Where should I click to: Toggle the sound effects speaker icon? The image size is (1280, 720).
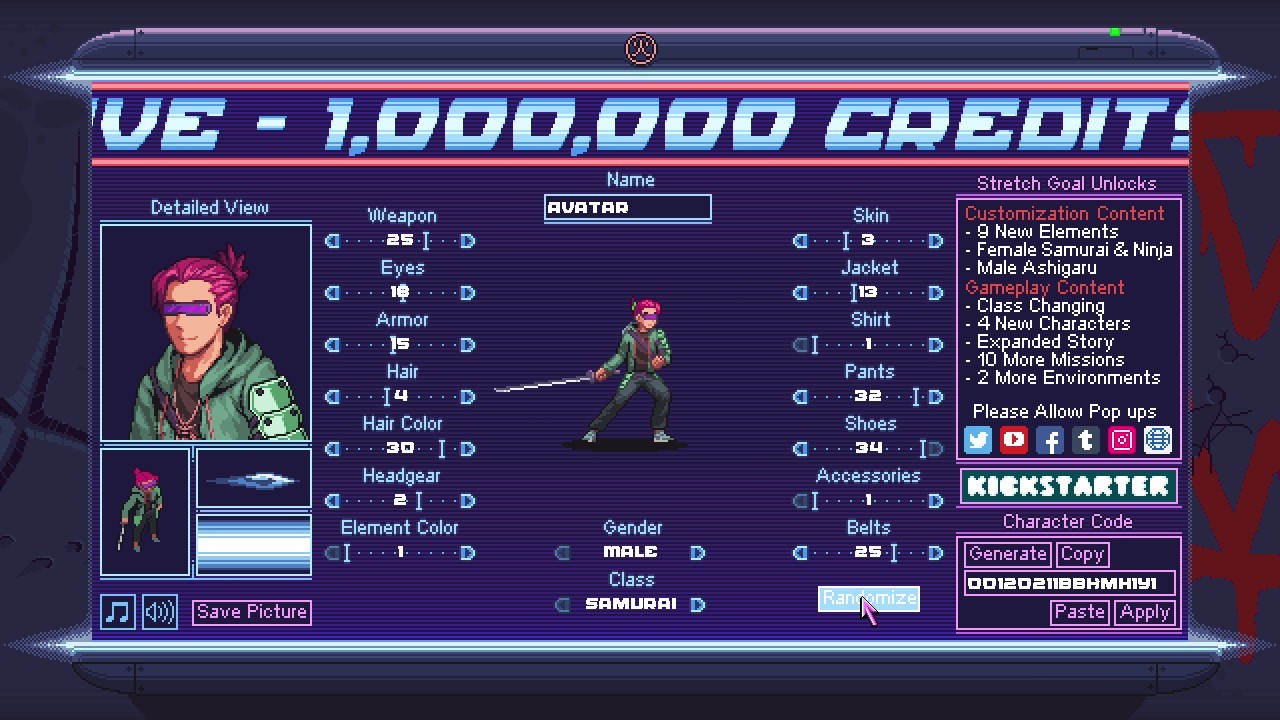click(158, 611)
